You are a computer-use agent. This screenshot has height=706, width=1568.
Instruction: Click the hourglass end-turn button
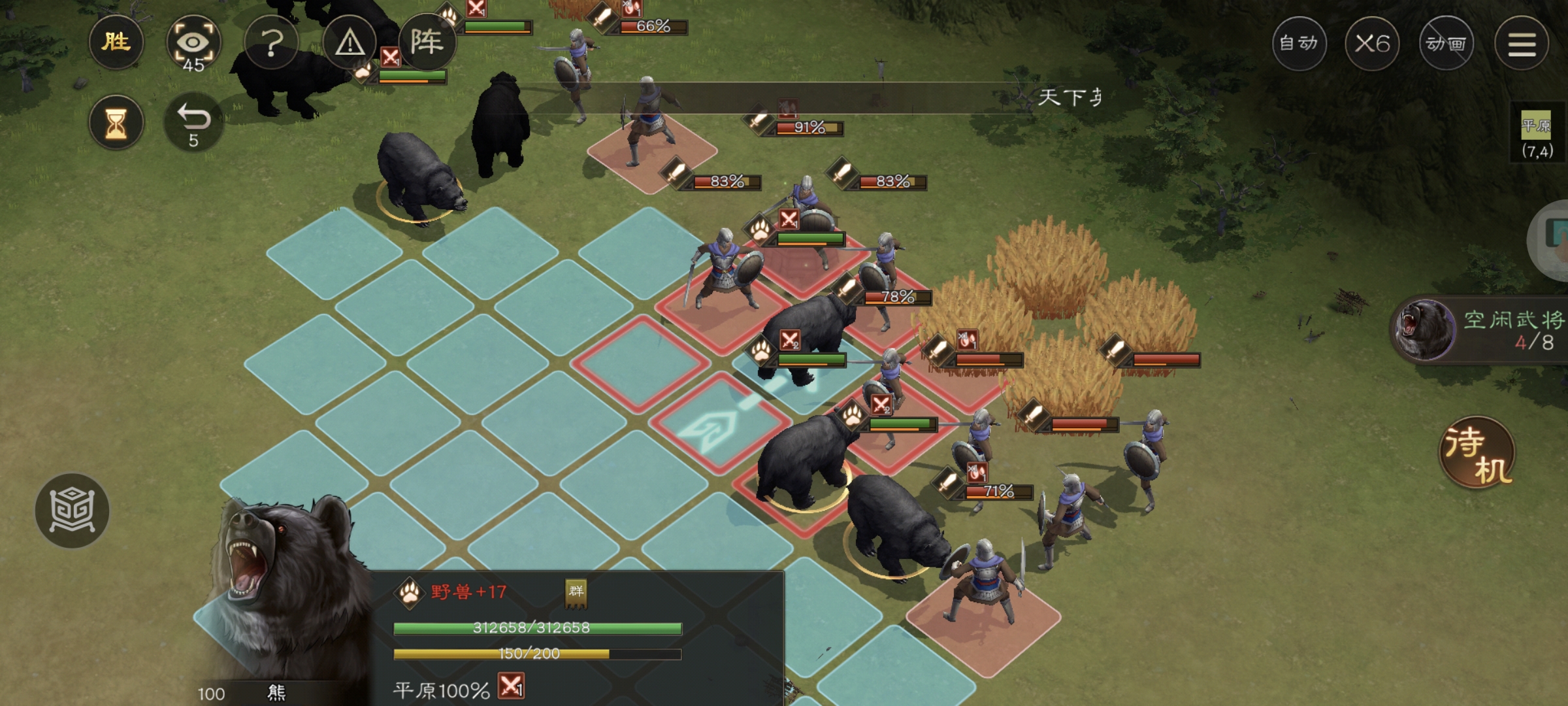pos(116,122)
